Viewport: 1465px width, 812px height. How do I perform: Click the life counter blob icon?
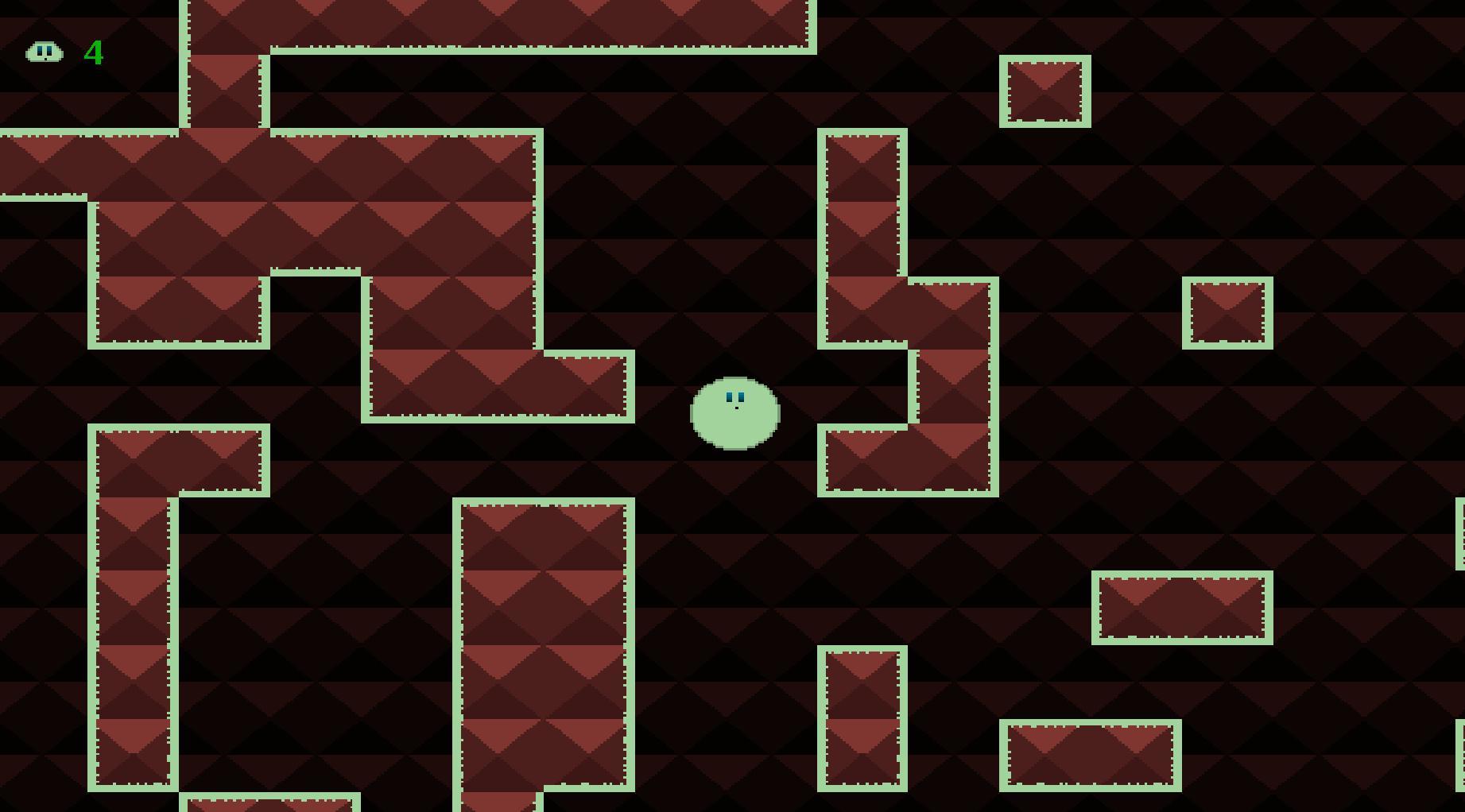pos(45,52)
